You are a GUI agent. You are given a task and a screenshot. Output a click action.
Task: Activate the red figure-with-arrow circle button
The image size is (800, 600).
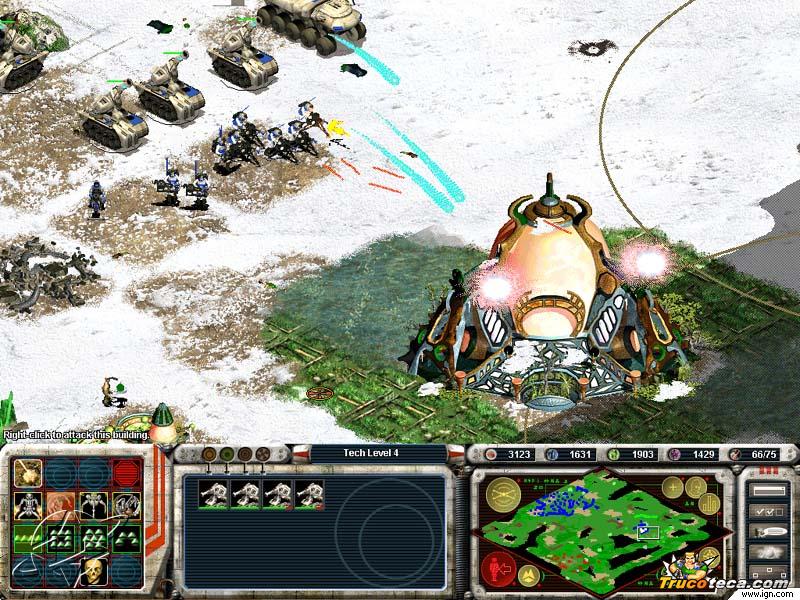(499, 570)
